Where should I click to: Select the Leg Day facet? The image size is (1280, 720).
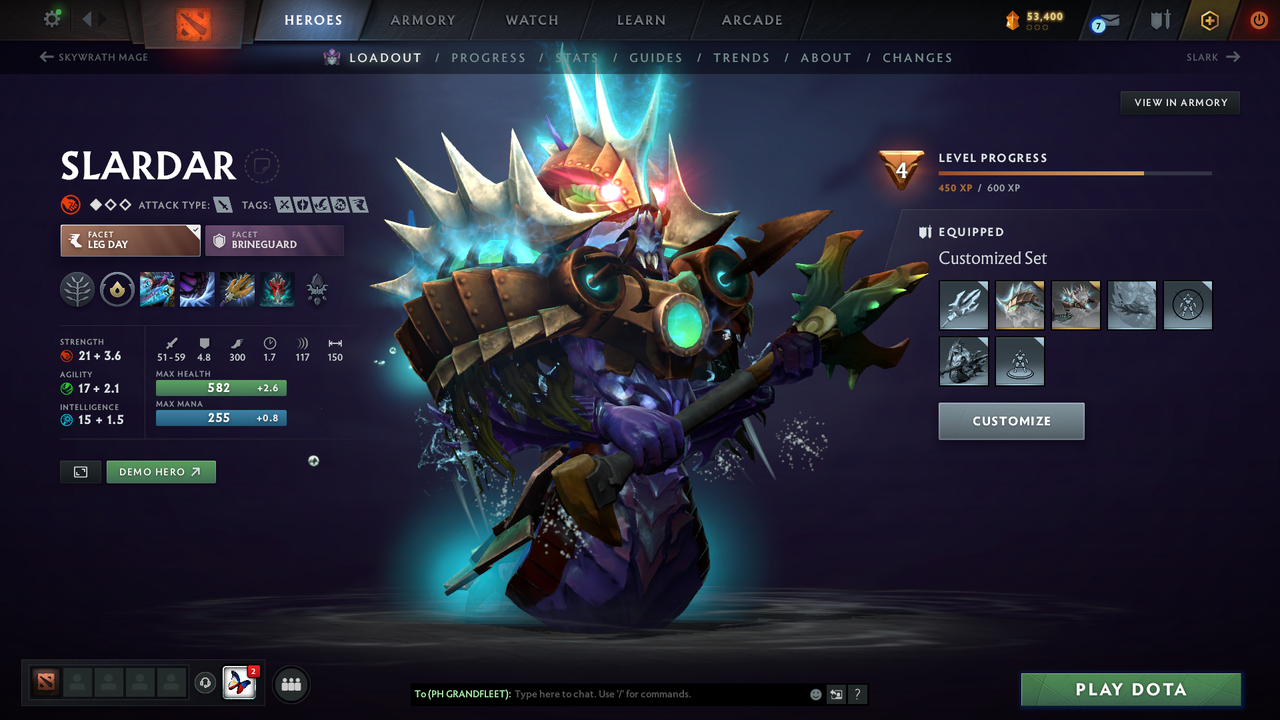[x=129, y=240]
